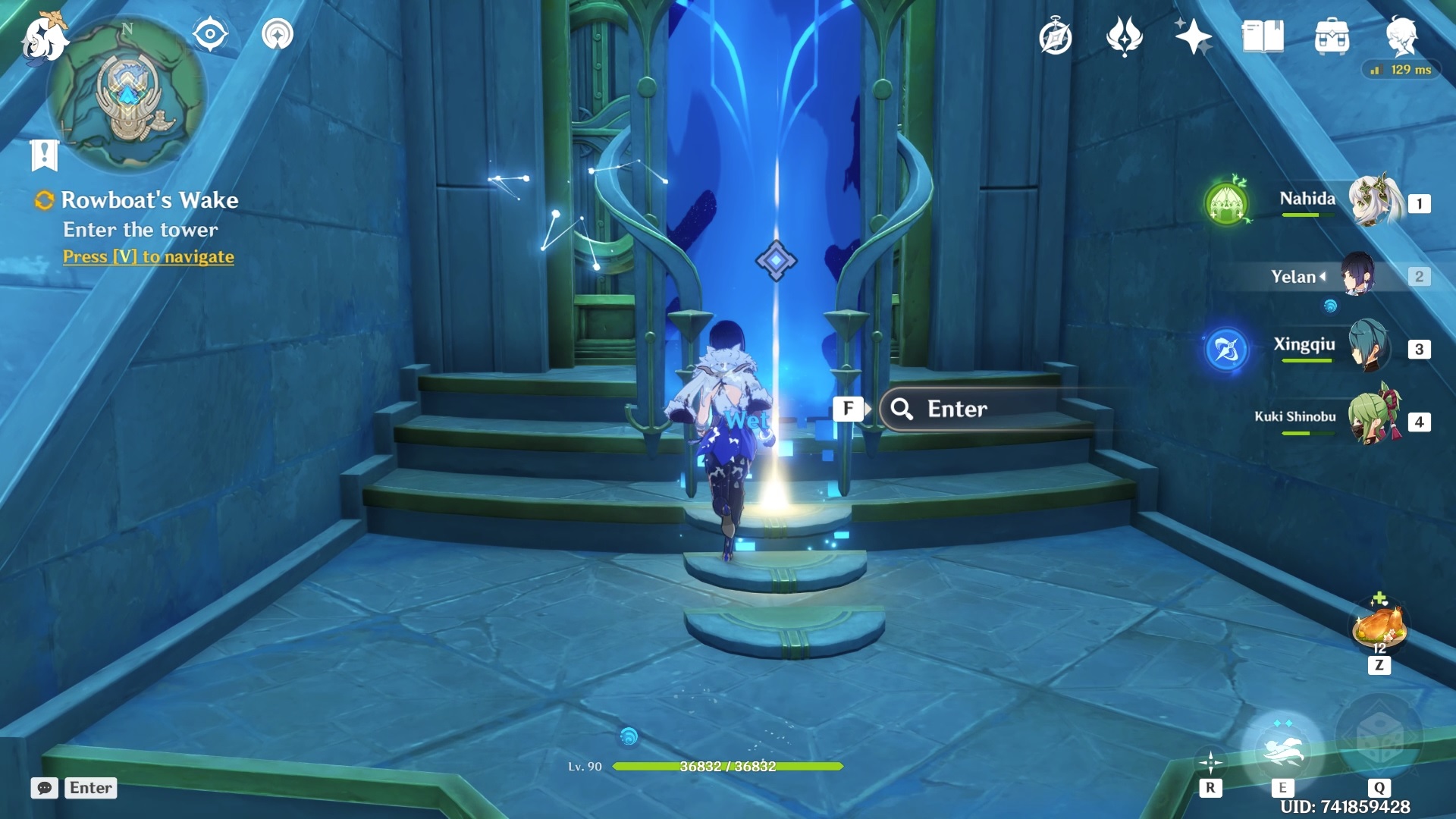Use the roast chicken food gadget
This screenshot has width=1456, height=819.
click(1379, 626)
